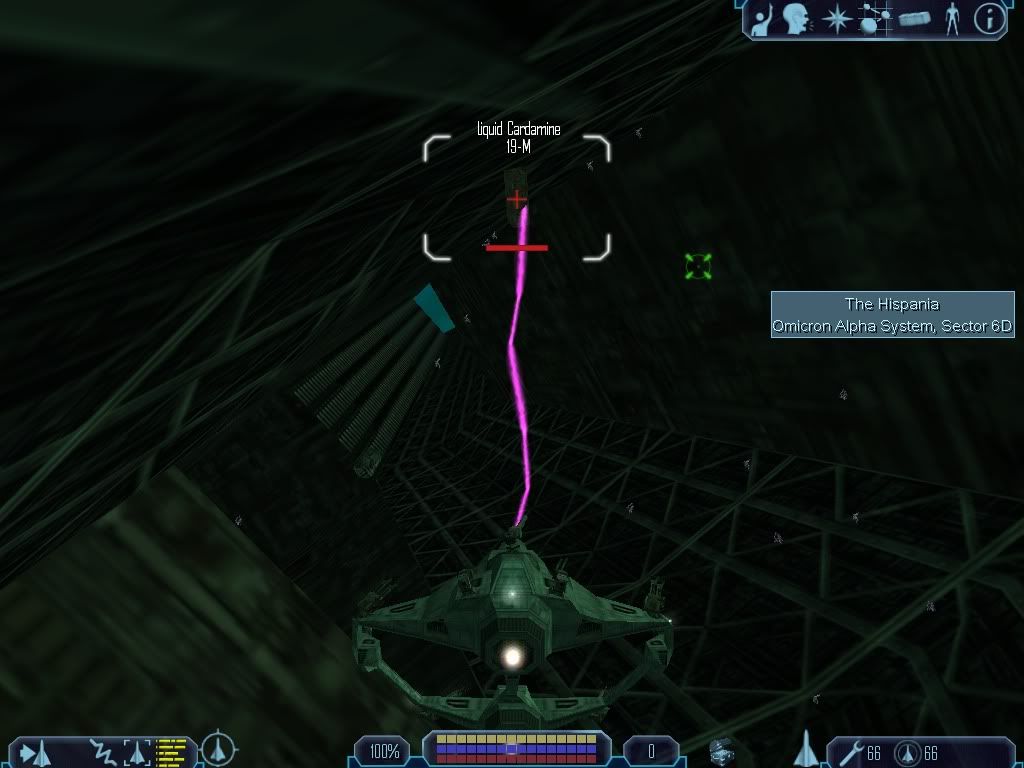Open the inventory cargo block icon

pyautogui.click(x=914, y=19)
